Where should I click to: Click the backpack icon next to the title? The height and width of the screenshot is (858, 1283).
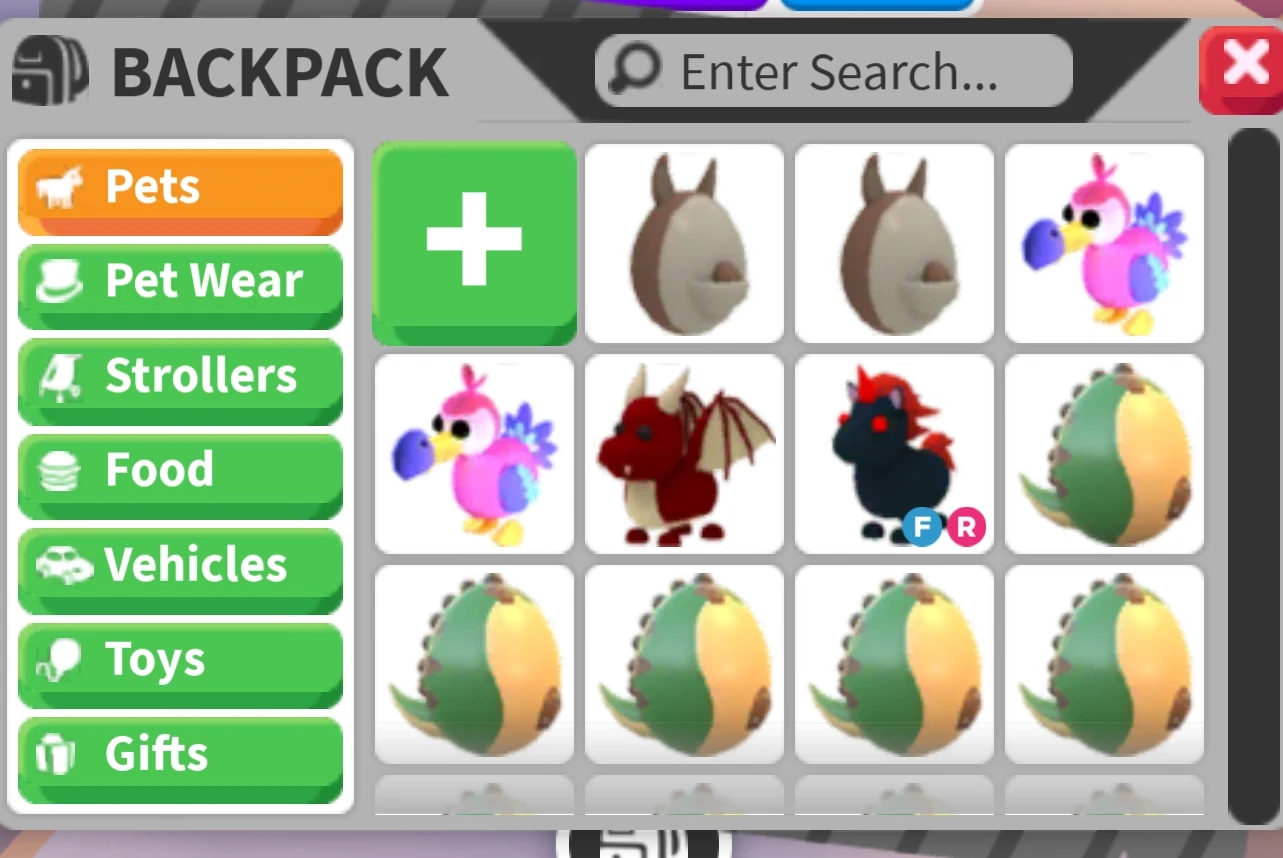pos(50,70)
